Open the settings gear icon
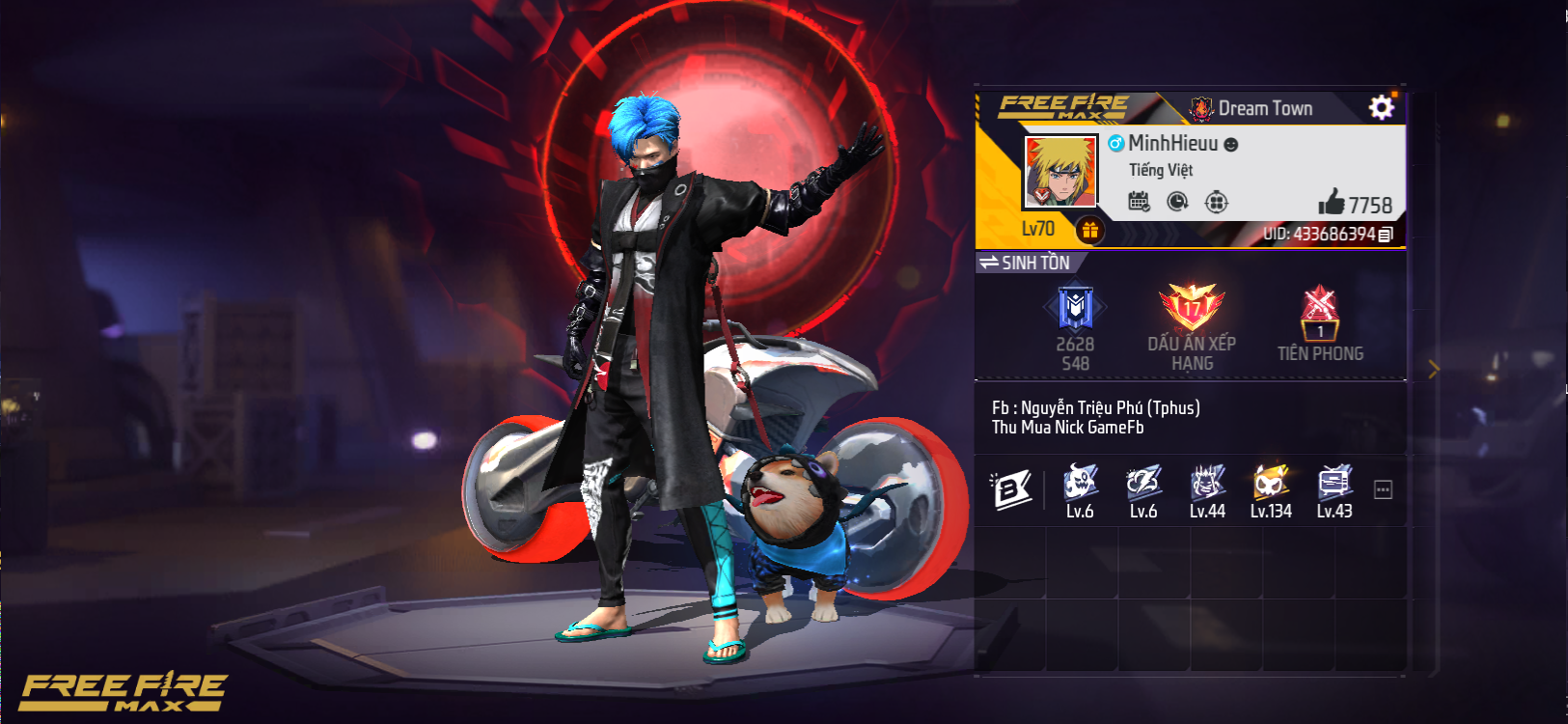Viewport: 1568px width, 724px height. point(1381,106)
